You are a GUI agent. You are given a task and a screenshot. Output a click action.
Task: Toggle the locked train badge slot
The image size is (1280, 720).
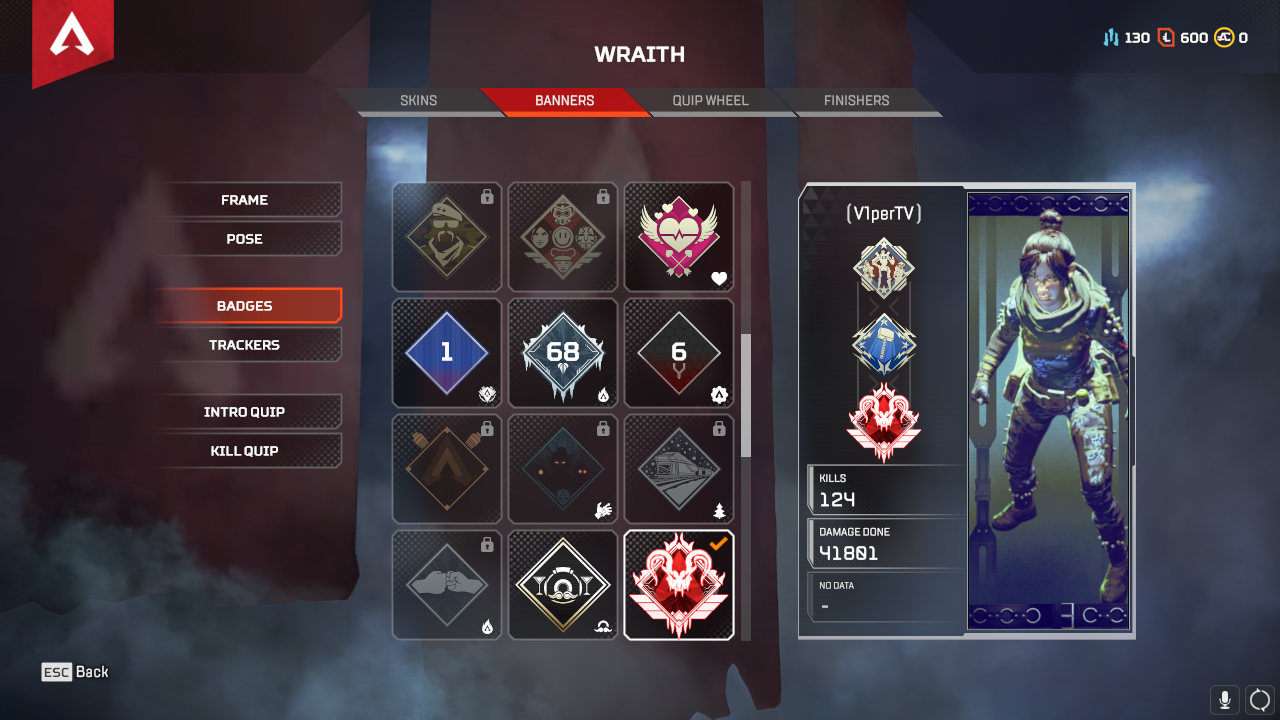[679, 469]
